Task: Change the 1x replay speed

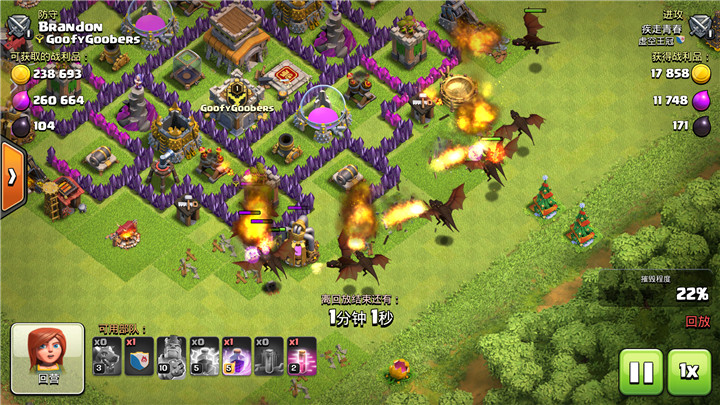Action: [x=689, y=373]
